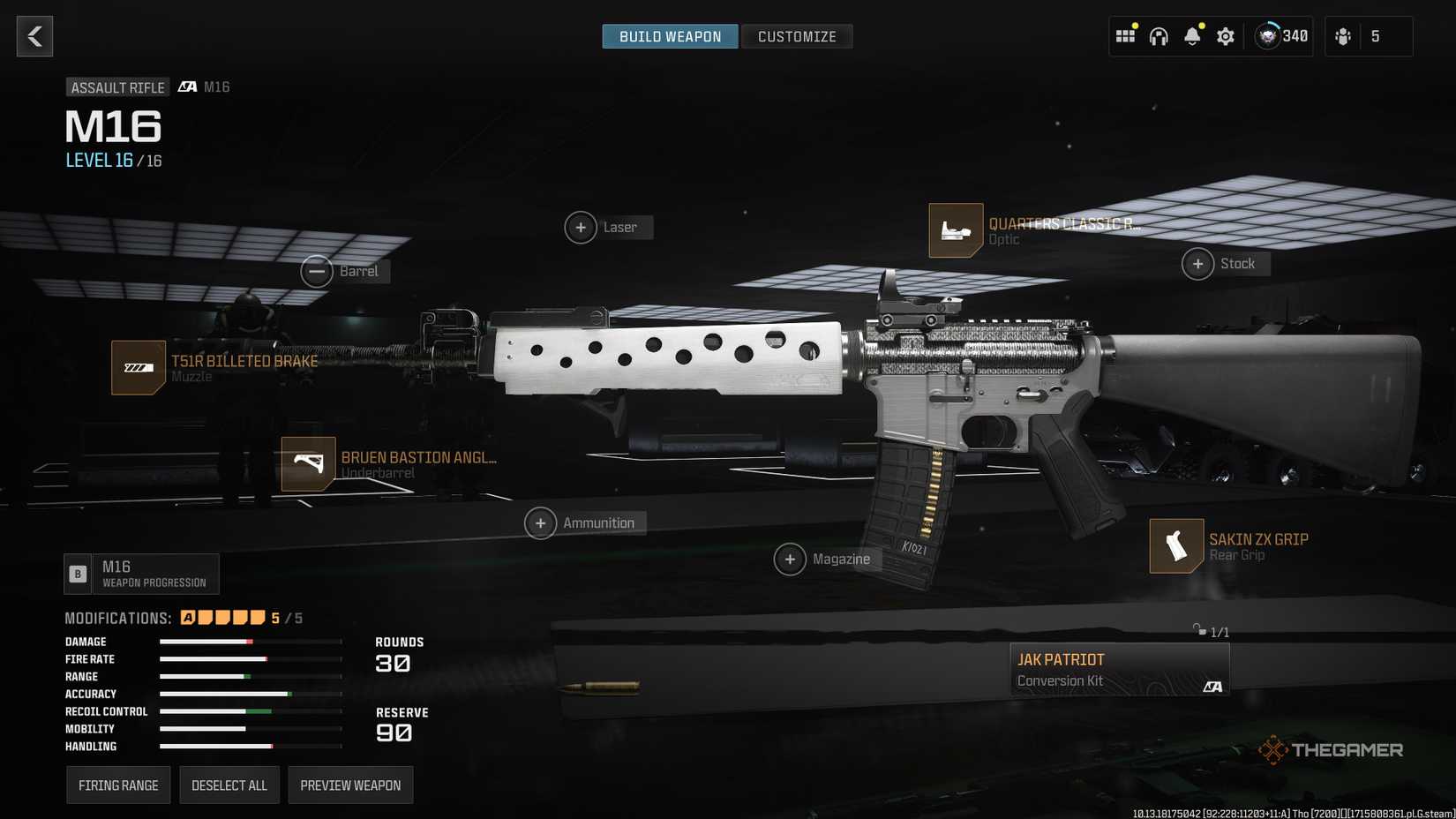Stay on the Build Weapon tab
1456x819 pixels.
(669, 36)
